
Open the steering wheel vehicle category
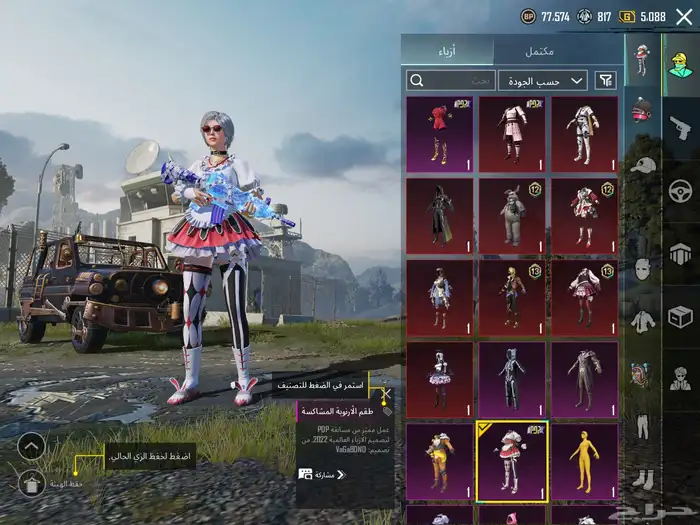[680, 190]
